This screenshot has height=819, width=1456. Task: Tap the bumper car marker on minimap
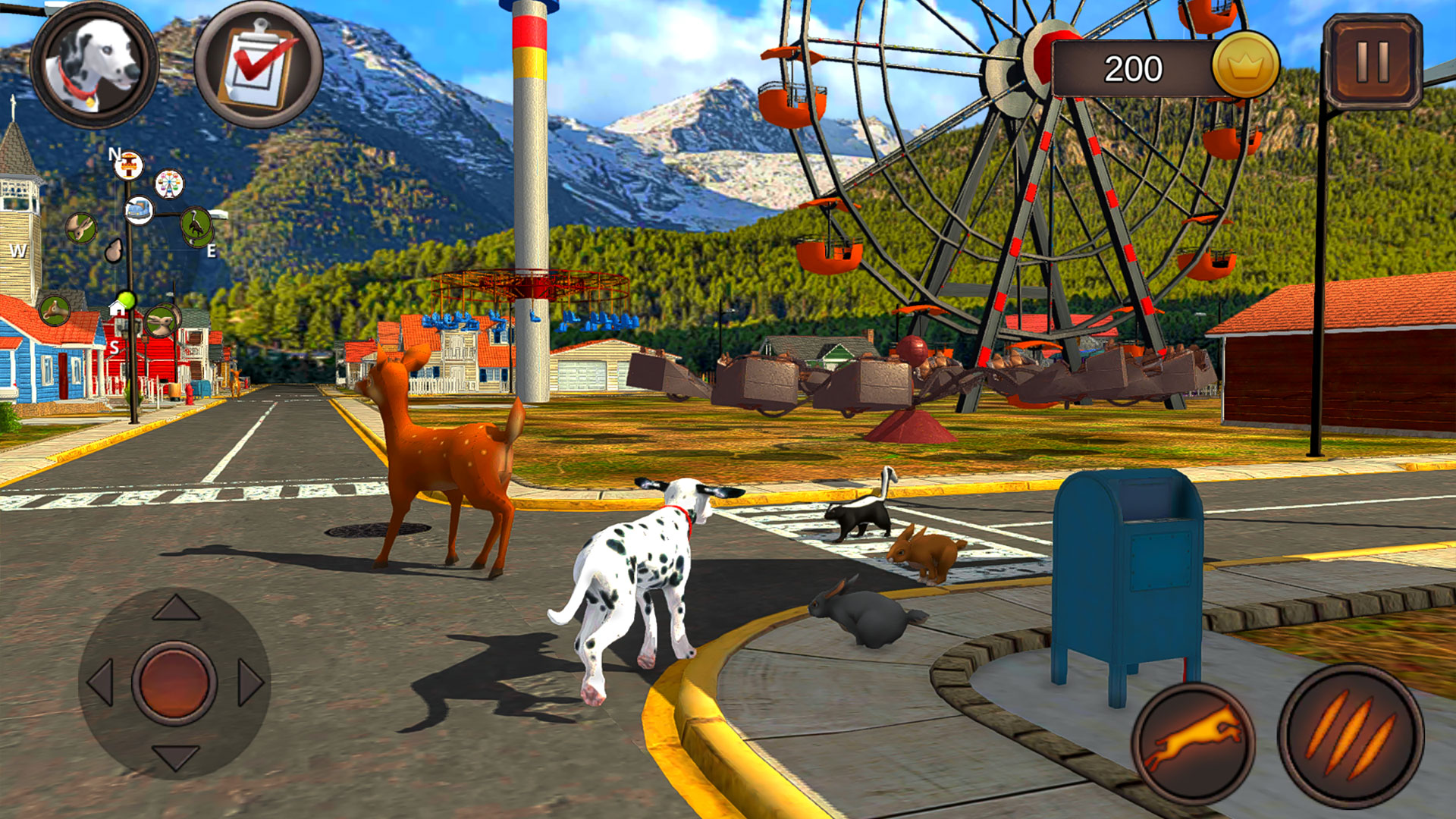pyautogui.click(x=140, y=210)
